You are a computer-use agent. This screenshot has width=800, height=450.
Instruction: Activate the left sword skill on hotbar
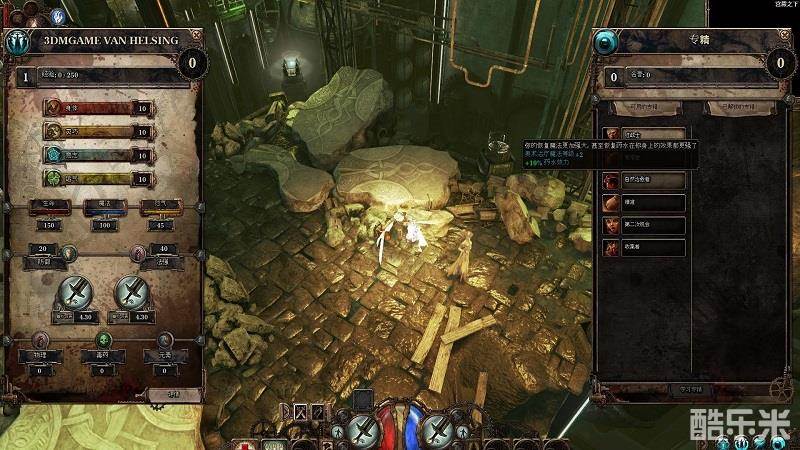coord(362,430)
